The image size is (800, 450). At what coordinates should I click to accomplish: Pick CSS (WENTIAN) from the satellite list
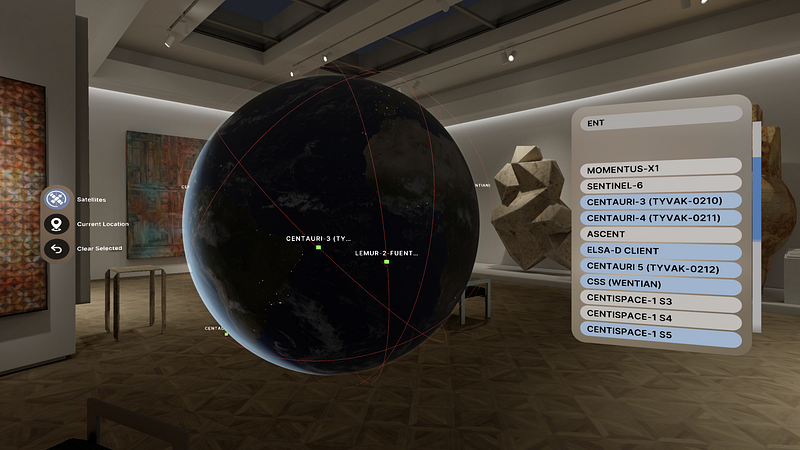point(660,286)
